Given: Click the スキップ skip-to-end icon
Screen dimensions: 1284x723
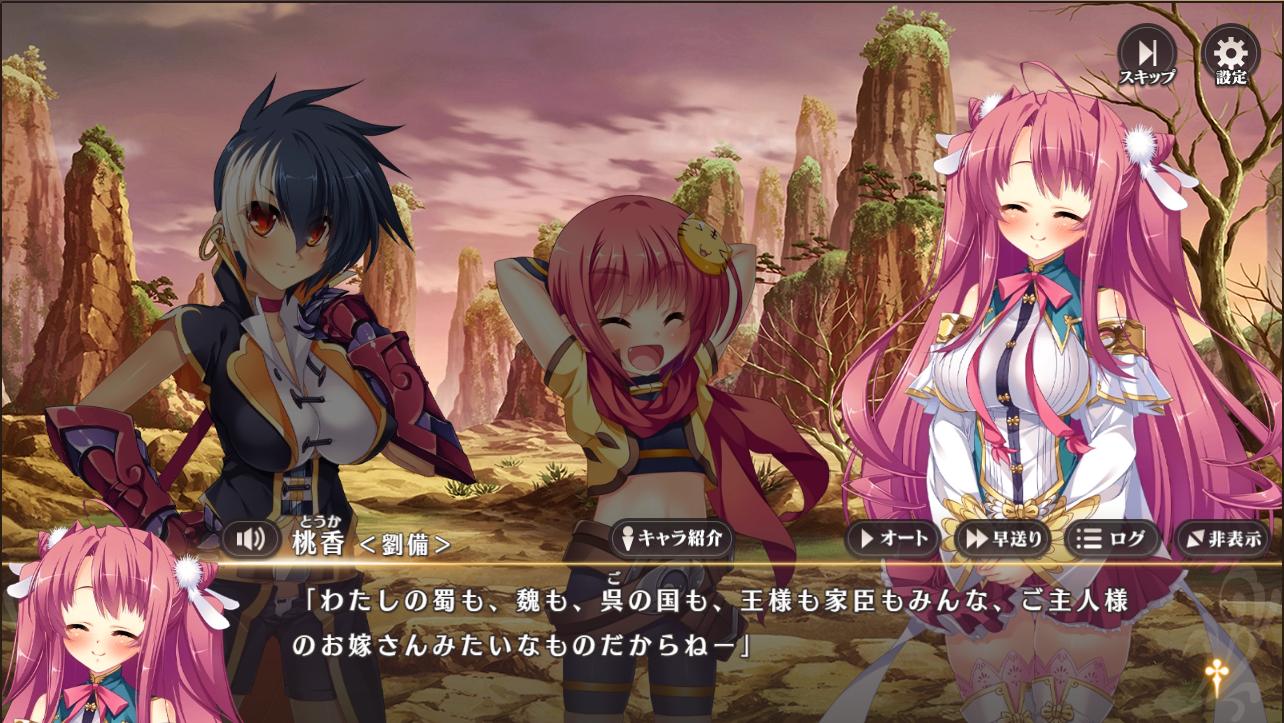Looking at the screenshot, I should [x=1148, y=50].
